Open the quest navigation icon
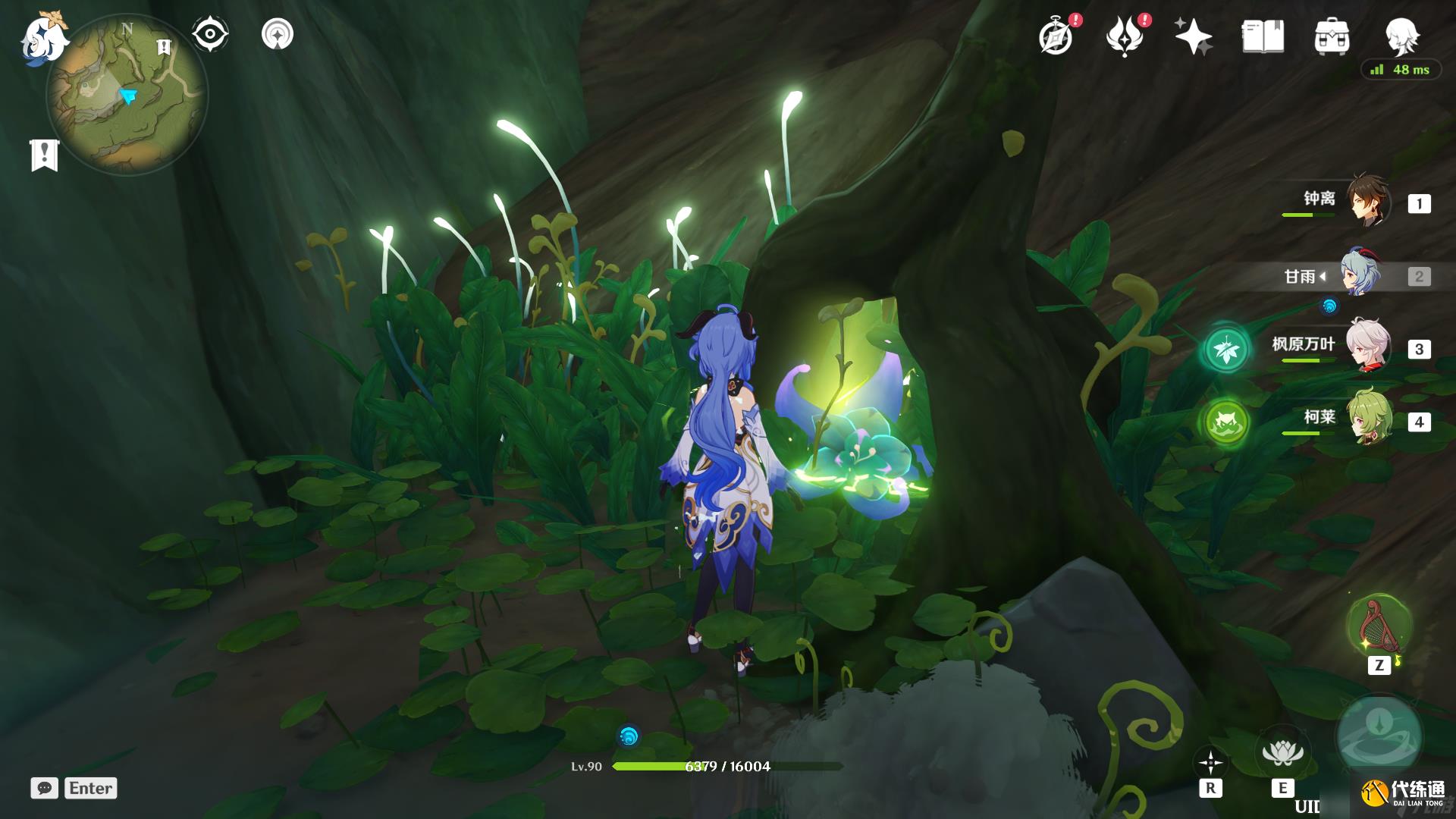Screen dimensions: 1456x819 (x=277, y=34)
